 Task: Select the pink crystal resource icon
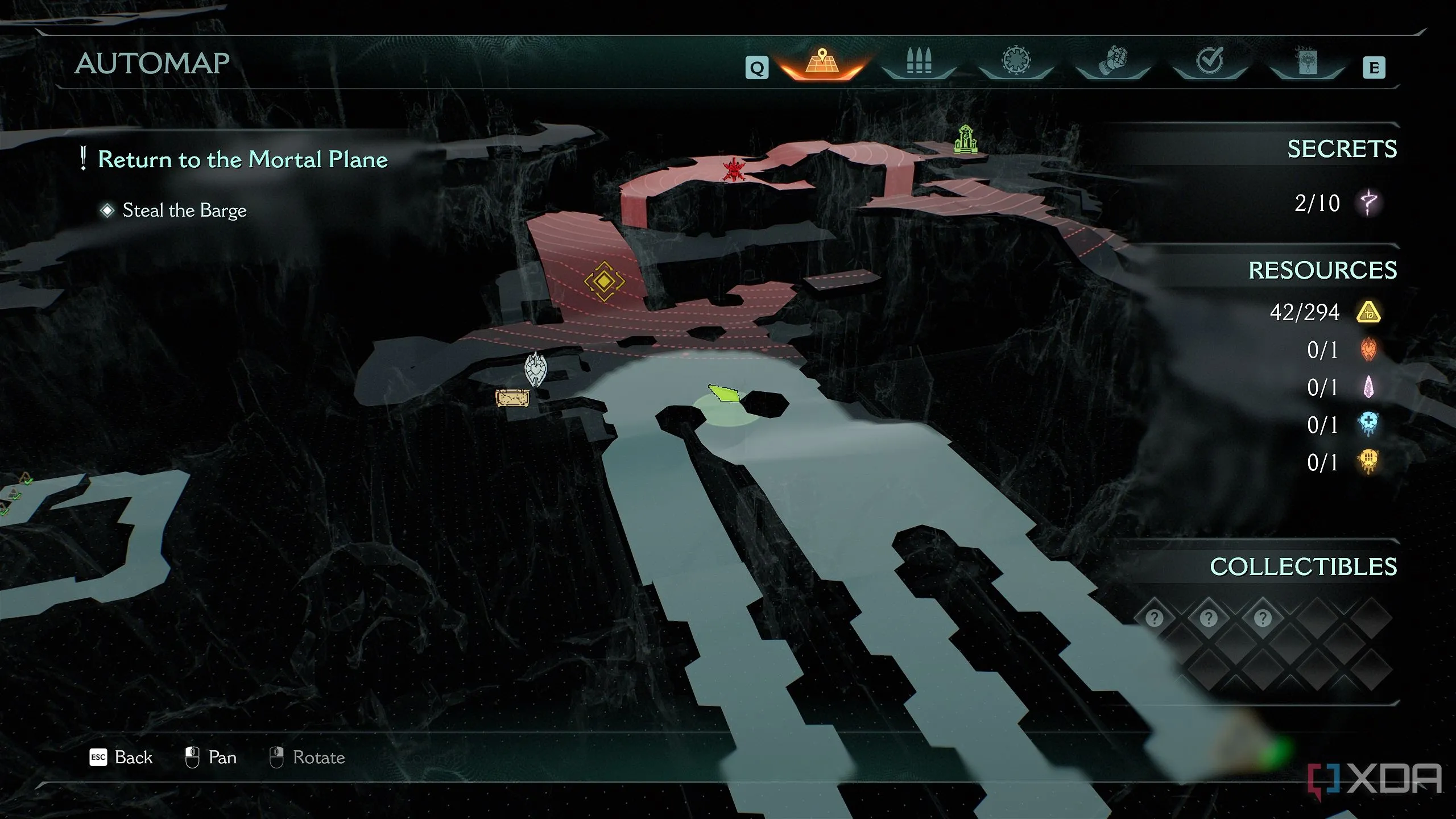click(1368, 387)
